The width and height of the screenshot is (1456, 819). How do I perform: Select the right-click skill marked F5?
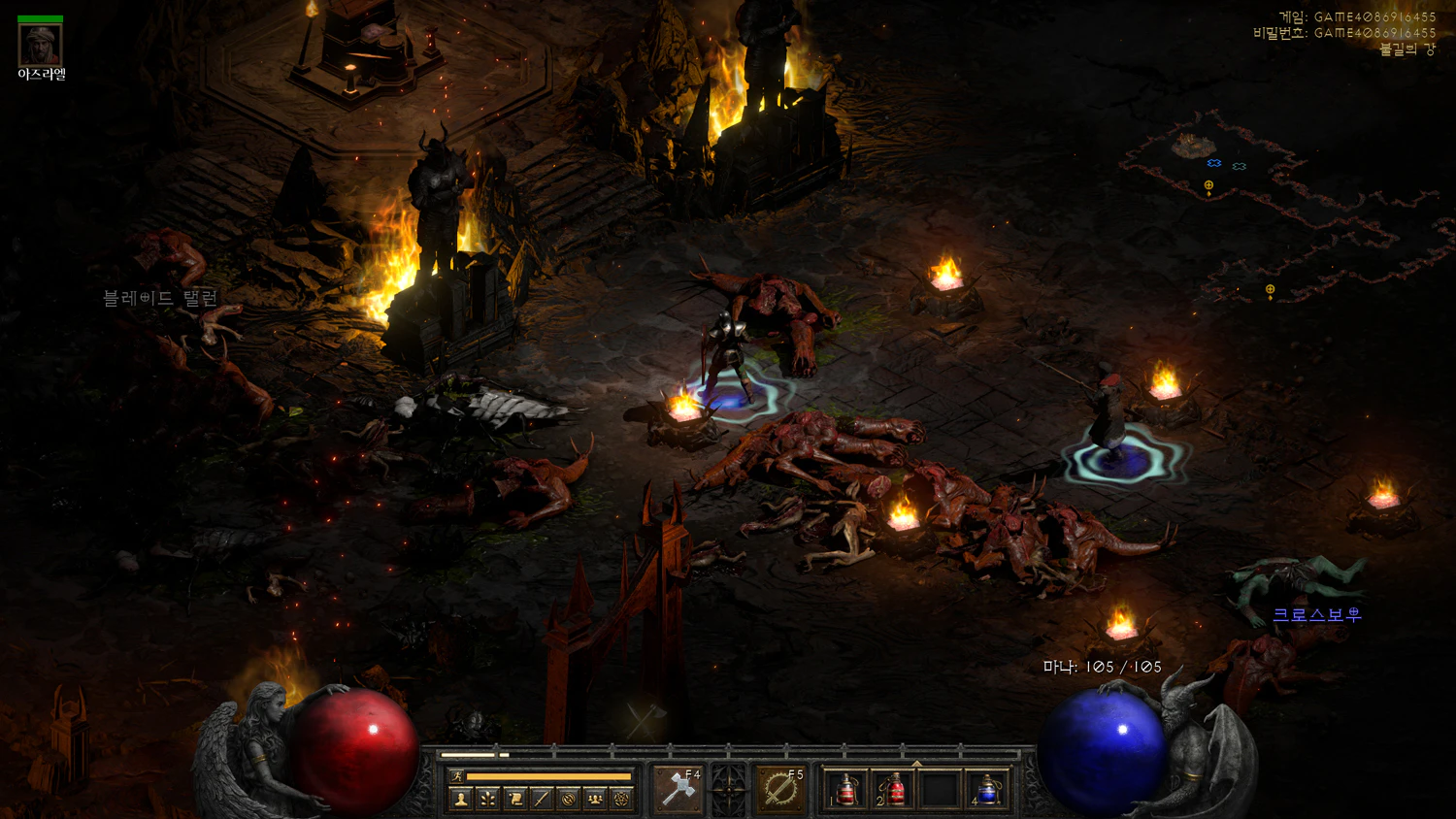click(779, 789)
